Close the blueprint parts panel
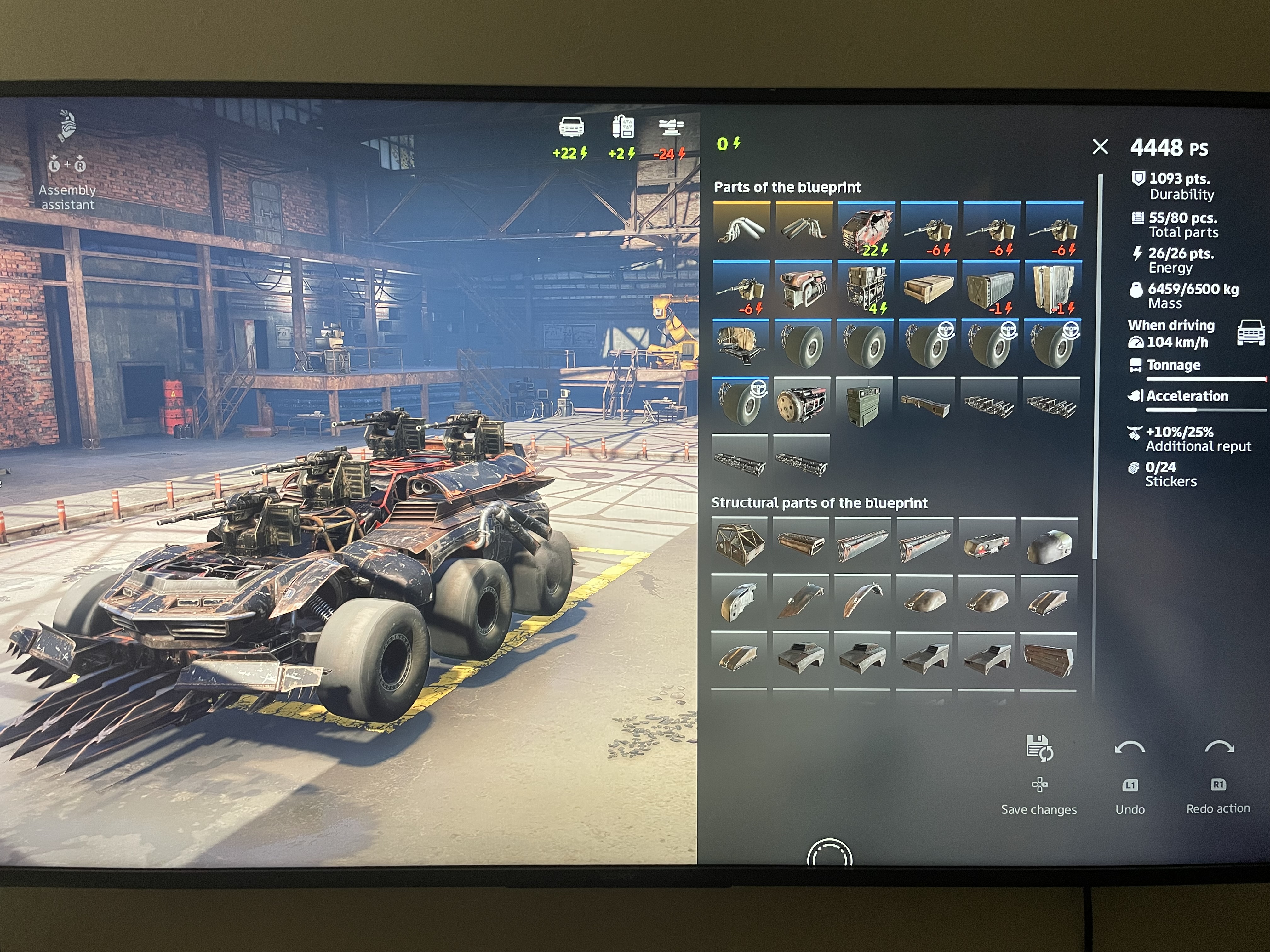 (x=1100, y=147)
